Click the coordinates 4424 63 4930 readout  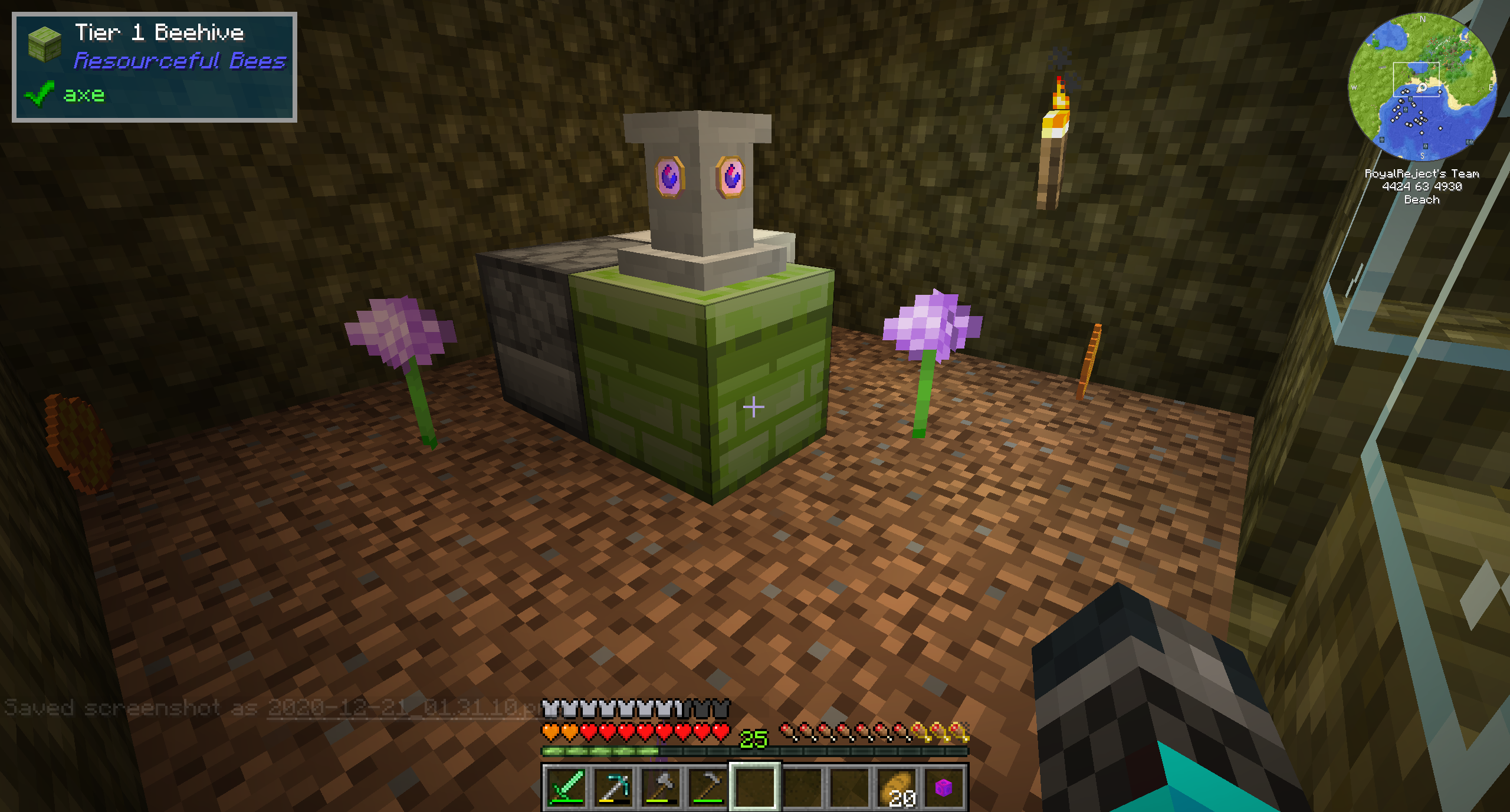[1422, 186]
